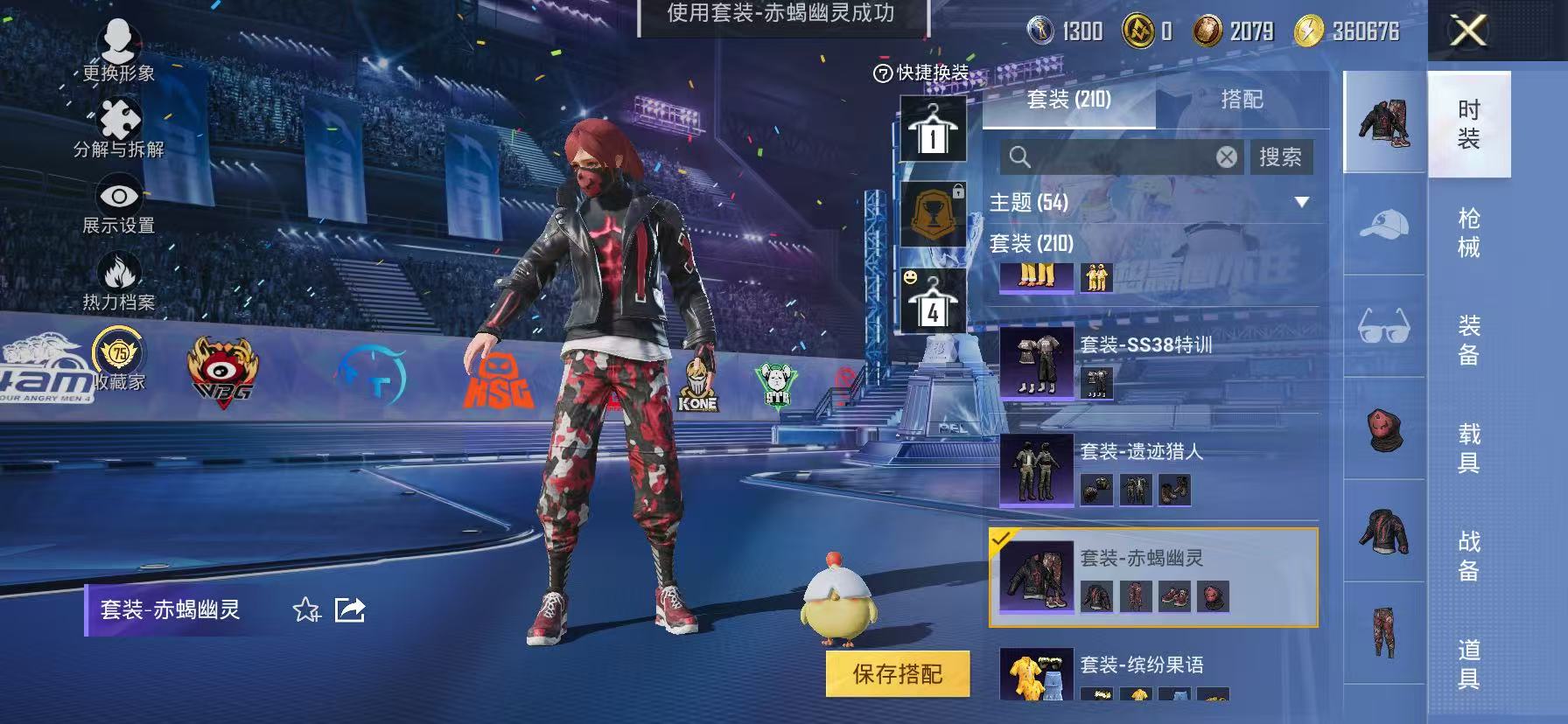Click the 搜索 search button
1568x724 pixels.
point(1281,157)
